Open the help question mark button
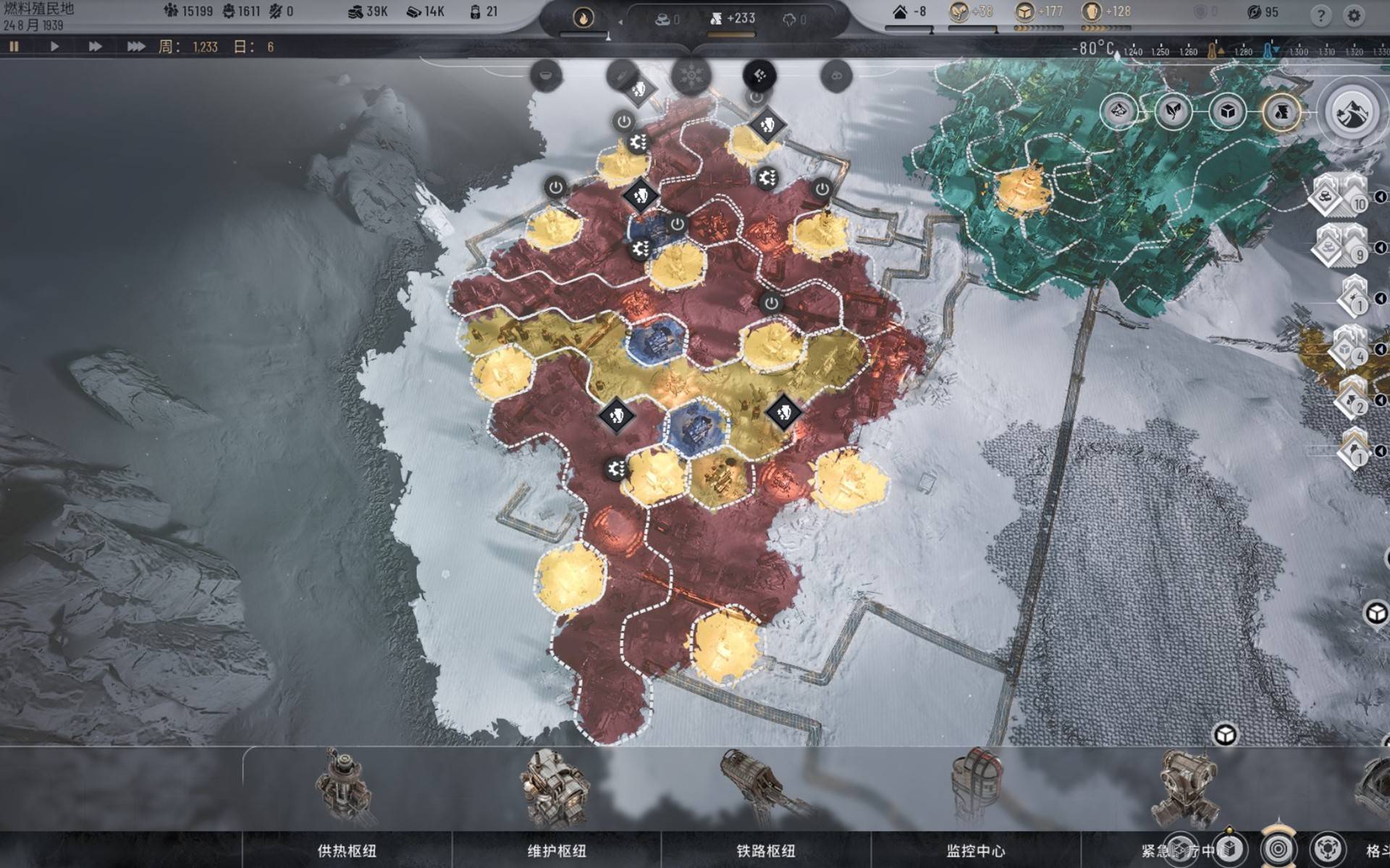 [1320, 14]
